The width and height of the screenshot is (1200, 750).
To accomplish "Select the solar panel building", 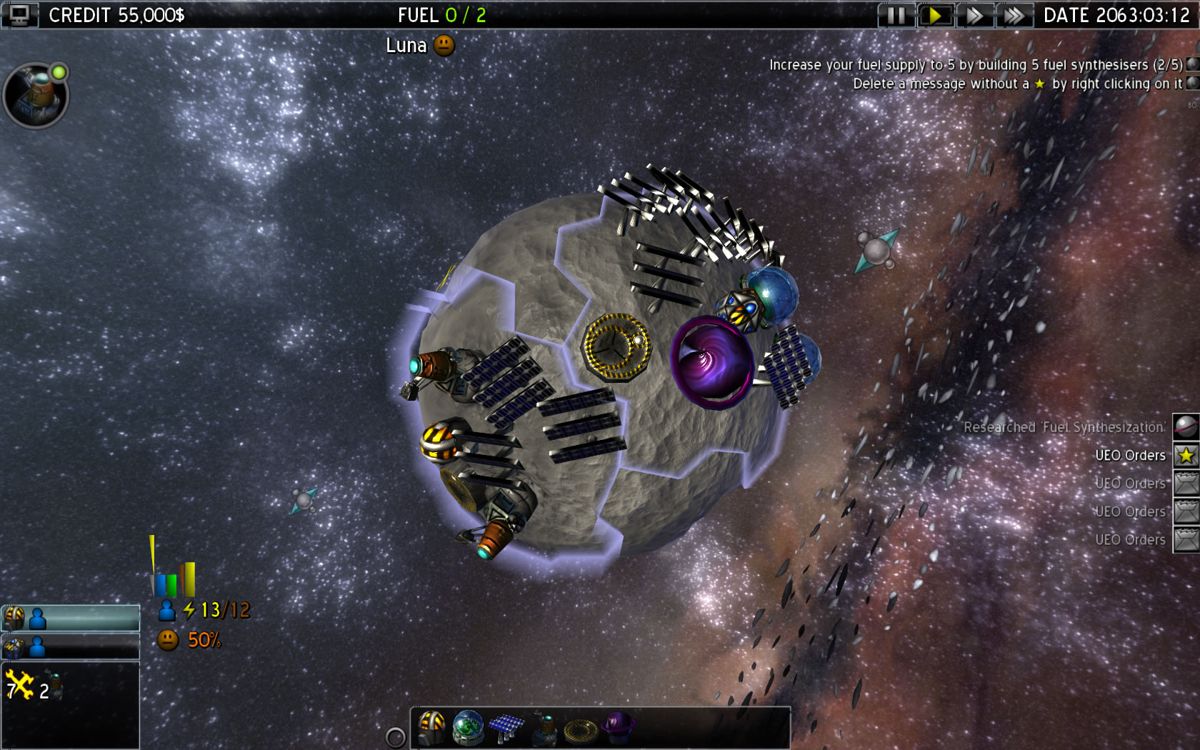I will coord(507,727).
